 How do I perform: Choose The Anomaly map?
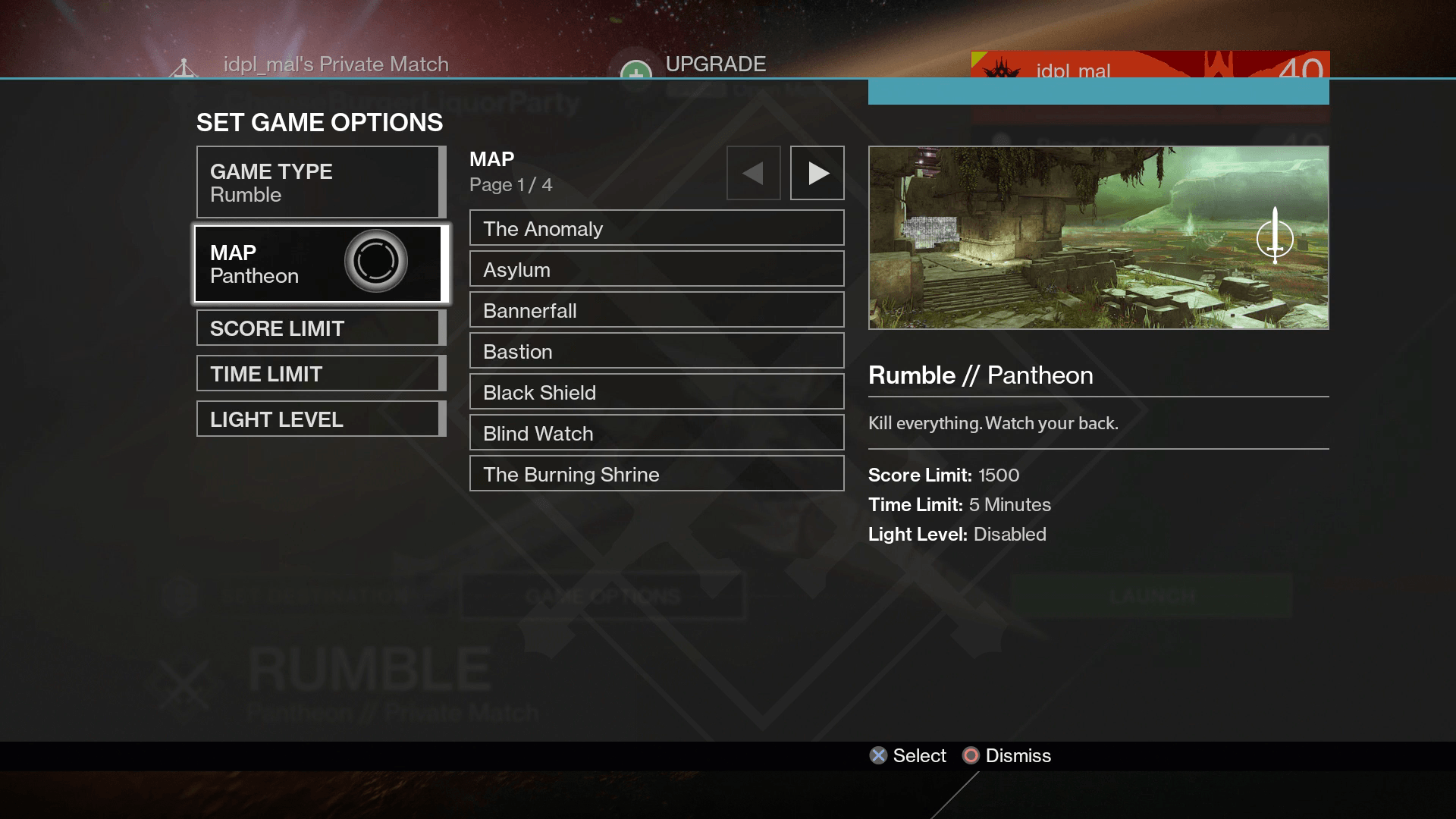657,228
